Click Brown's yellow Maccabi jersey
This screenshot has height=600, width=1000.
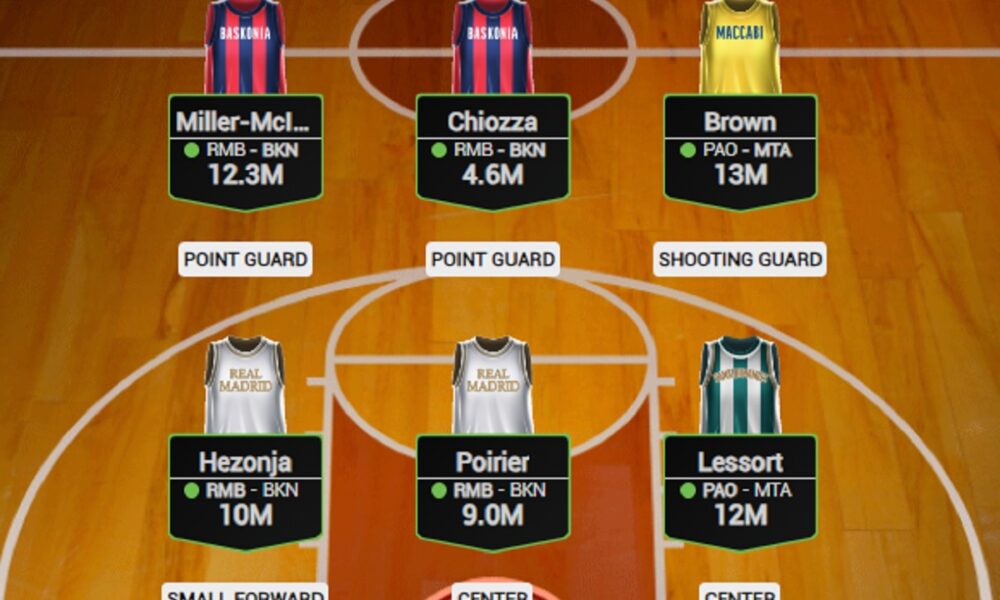coord(740,47)
